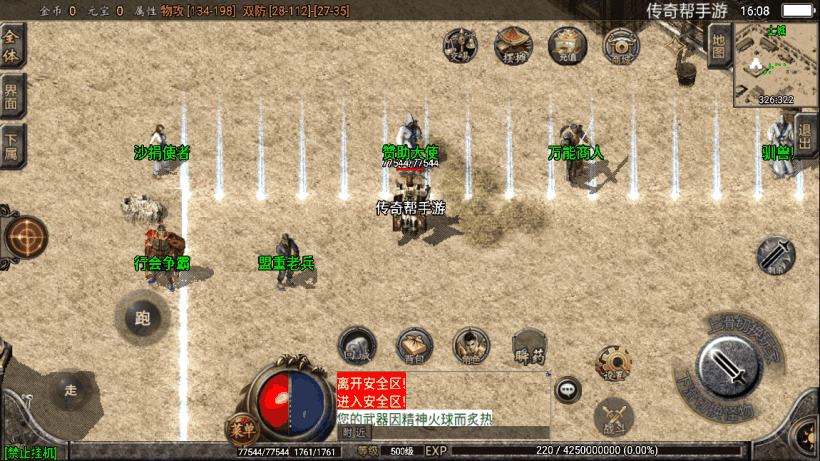Toggle the 战斗 crossed-swords combat mode

click(x=613, y=417)
